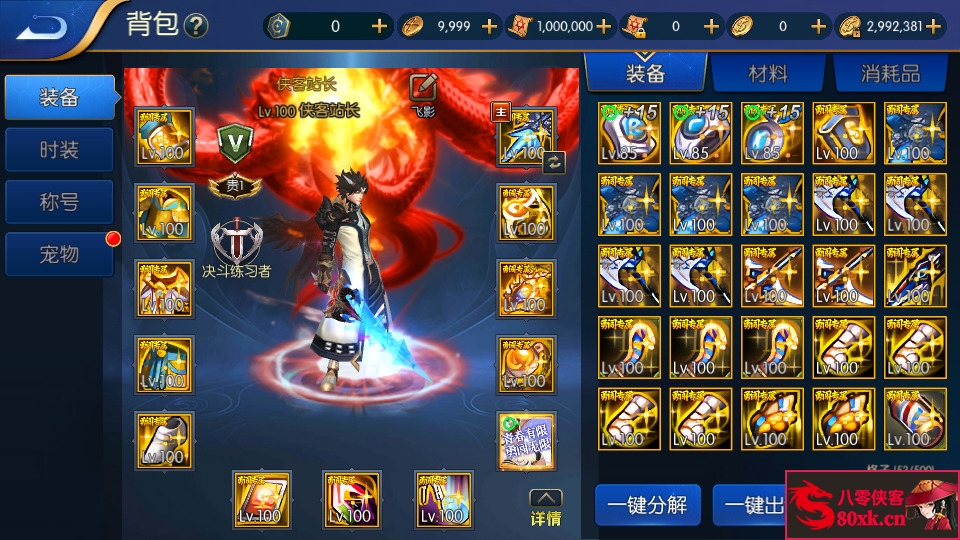Switch to the 时装 side tab
This screenshot has width=960, height=540.
click(x=58, y=150)
